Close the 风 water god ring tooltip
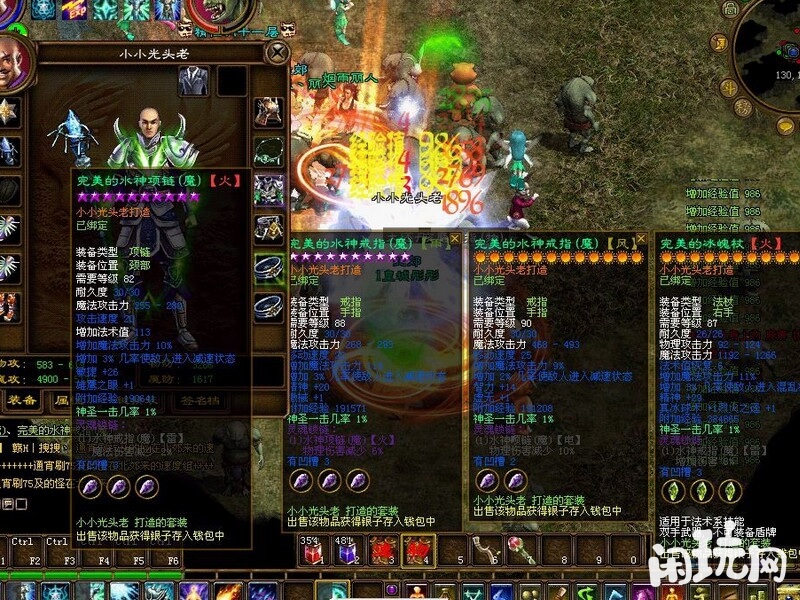 (x=641, y=240)
